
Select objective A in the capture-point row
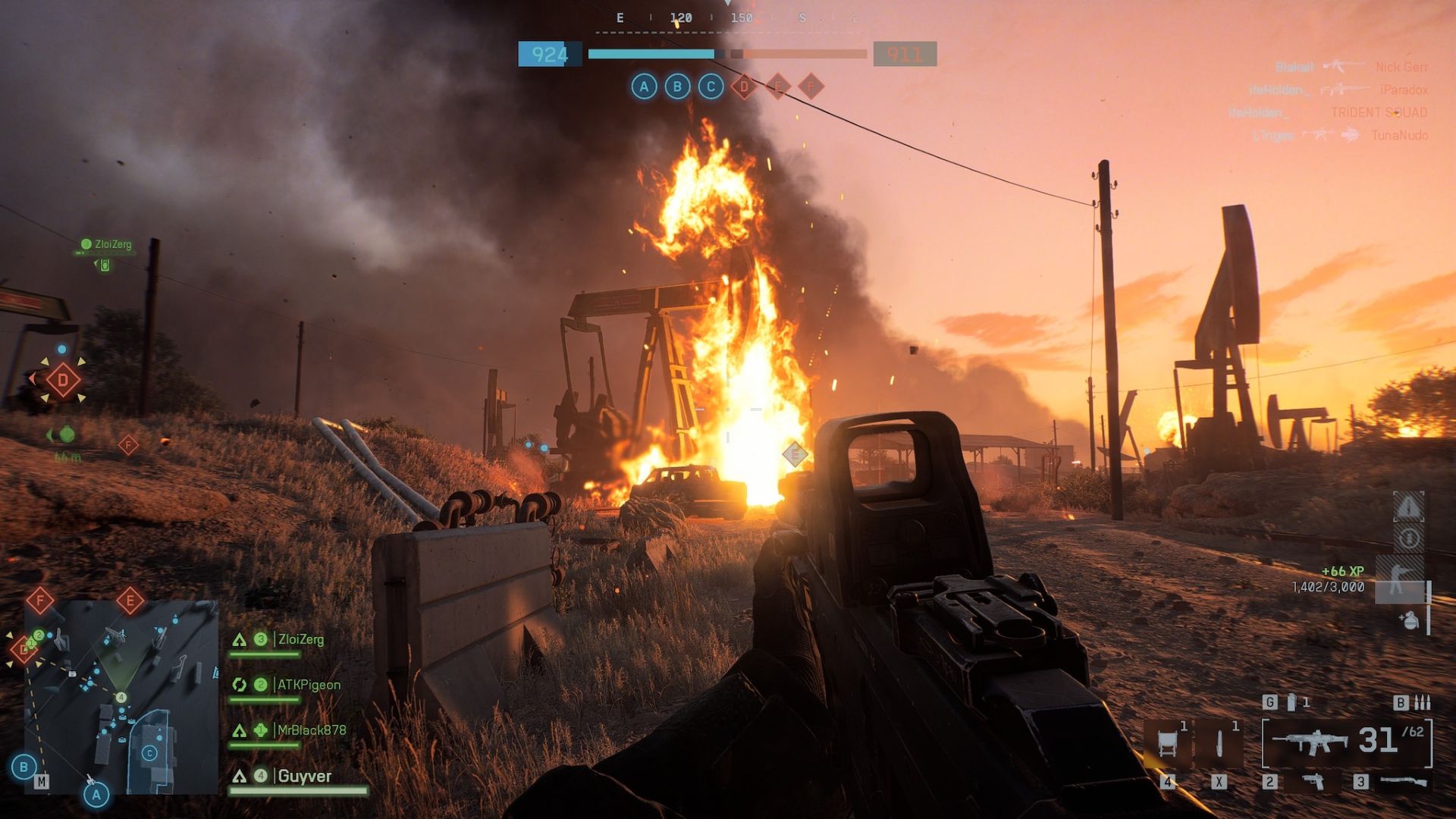pyautogui.click(x=644, y=86)
